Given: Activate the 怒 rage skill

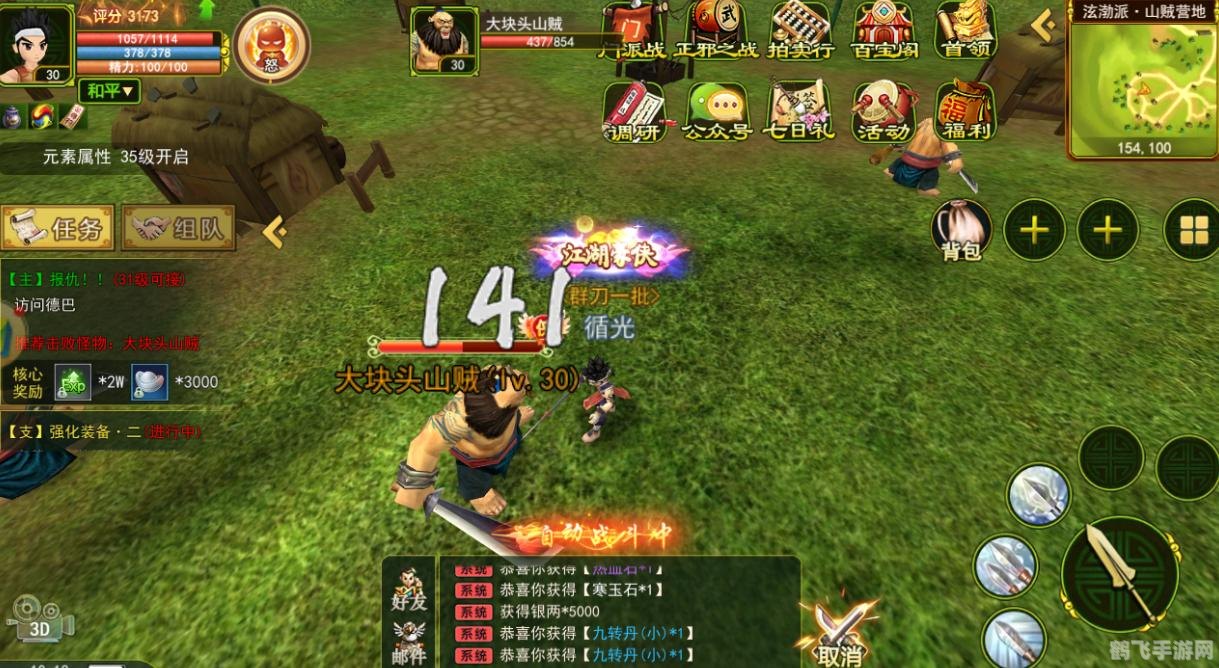Looking at the screenshot, I should pyautogui.click(x=271, y=44).
